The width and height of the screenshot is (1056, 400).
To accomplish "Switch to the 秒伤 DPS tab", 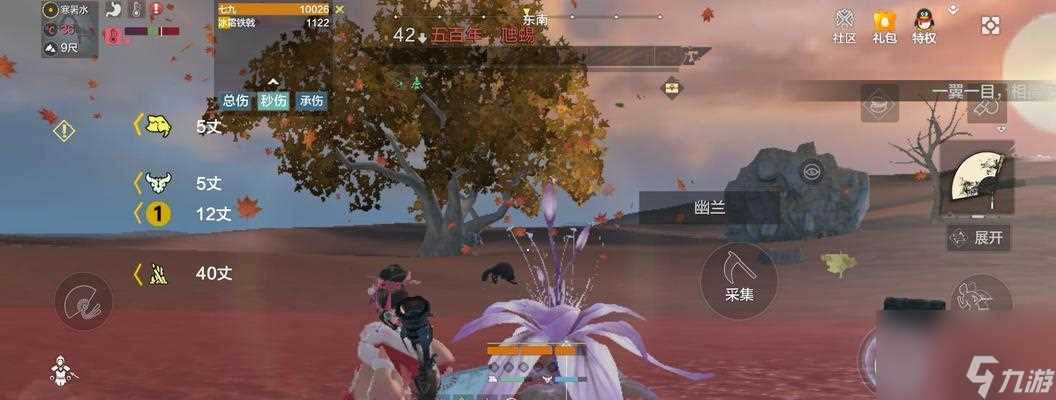I will click(273, 101).
